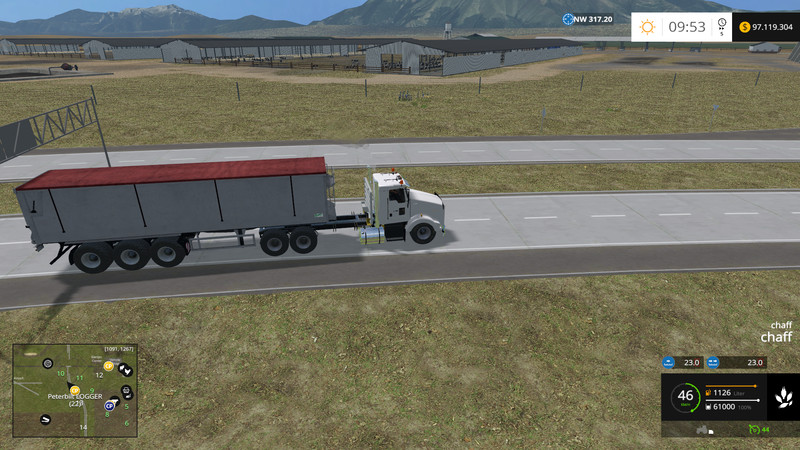Toggle the green cruise control icon
Viewport: 800px width, 450px height.
click(x=753, y=429)
